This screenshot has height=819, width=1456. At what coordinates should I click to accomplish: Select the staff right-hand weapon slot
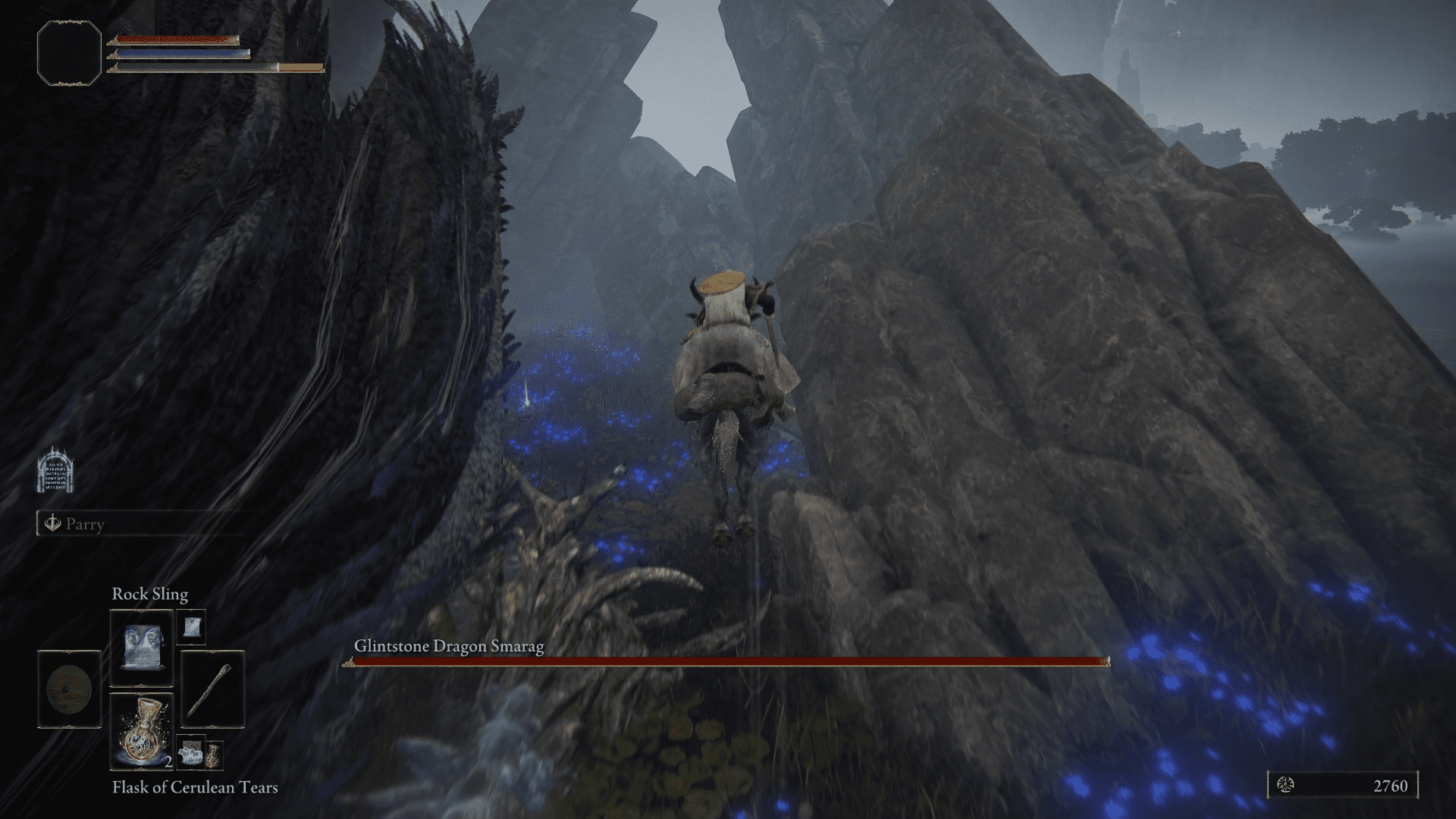(x=212, y=689)
